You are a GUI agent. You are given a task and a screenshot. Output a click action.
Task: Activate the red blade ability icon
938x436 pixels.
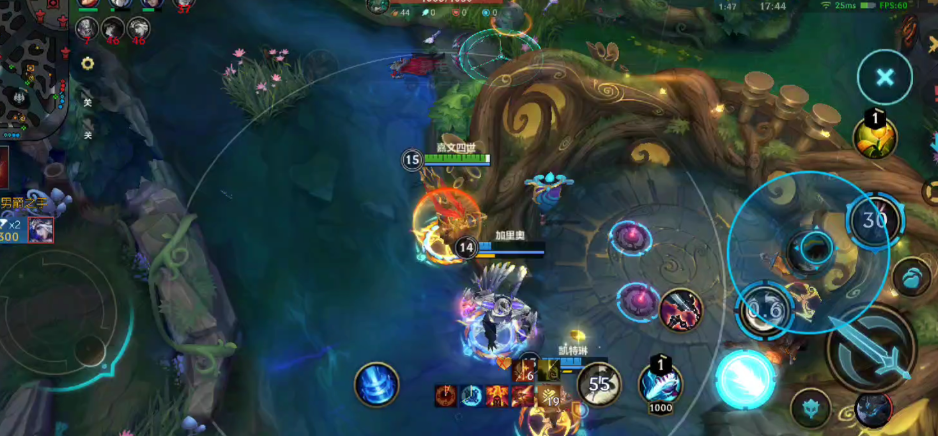coord(680,309)
